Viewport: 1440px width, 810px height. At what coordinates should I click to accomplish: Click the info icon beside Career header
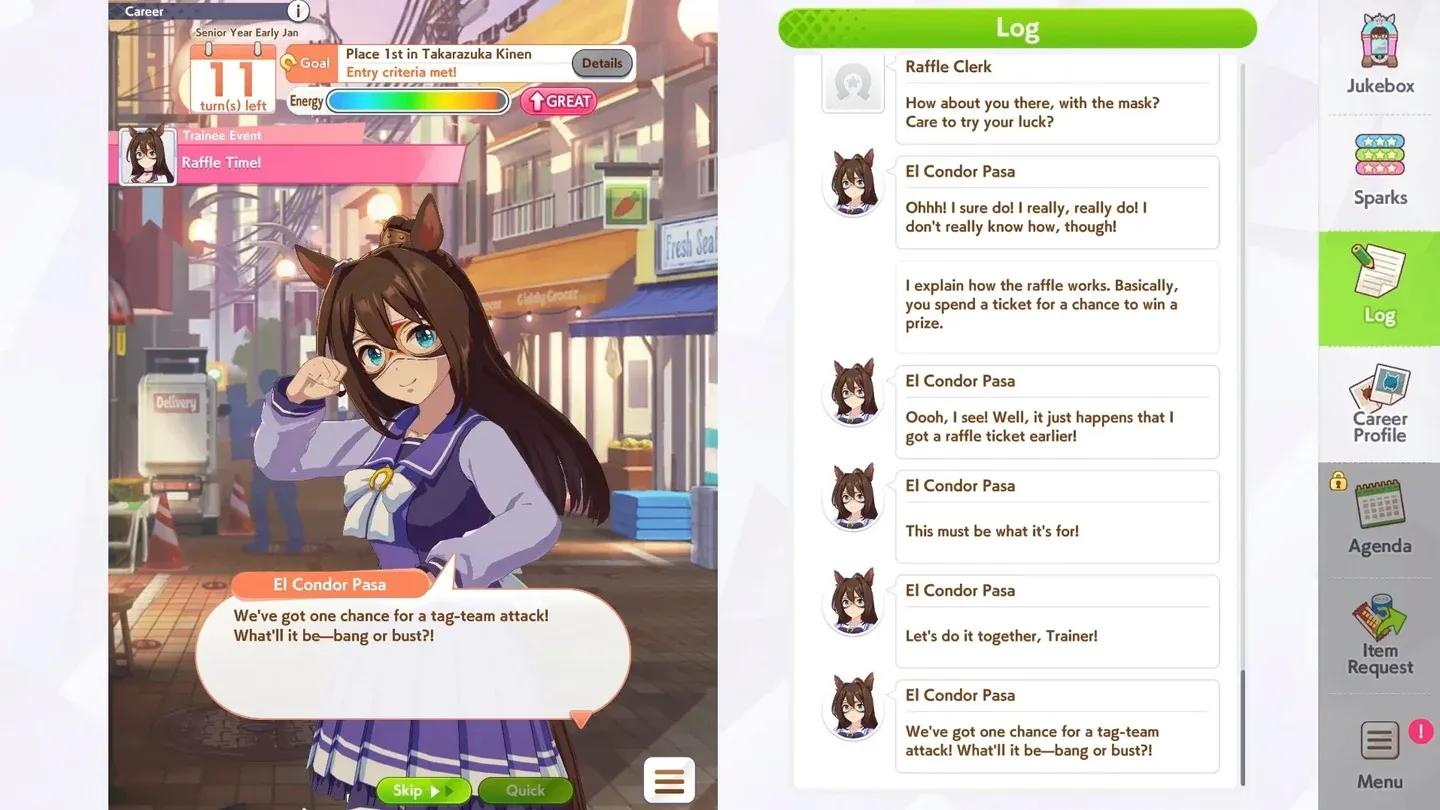(297, 11)
